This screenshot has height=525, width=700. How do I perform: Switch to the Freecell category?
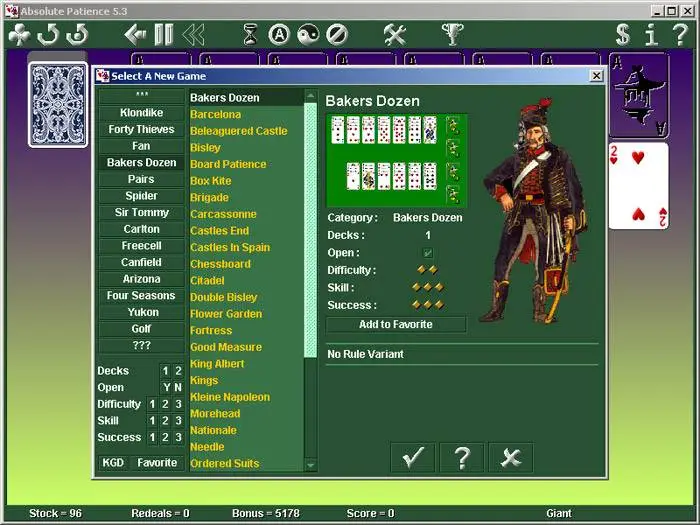(141, 246)
